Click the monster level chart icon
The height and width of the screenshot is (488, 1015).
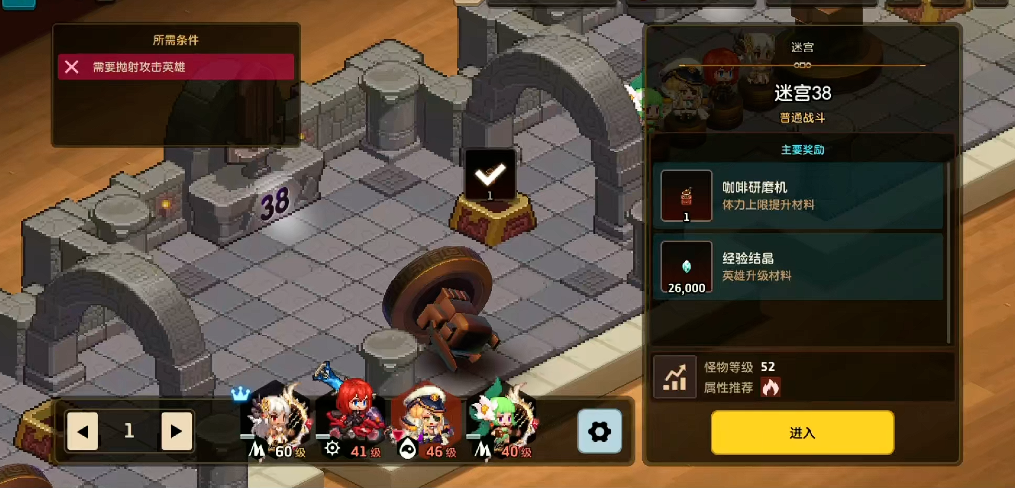coord(675,376)
